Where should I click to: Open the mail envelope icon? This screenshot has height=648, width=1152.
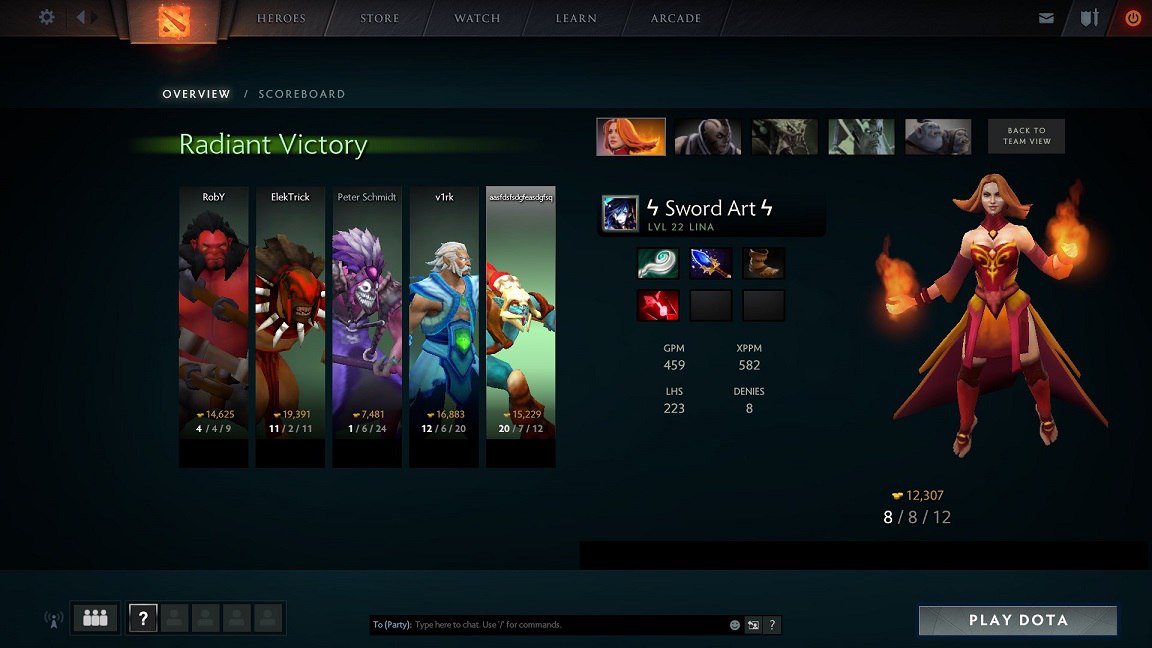[1046, 18]
